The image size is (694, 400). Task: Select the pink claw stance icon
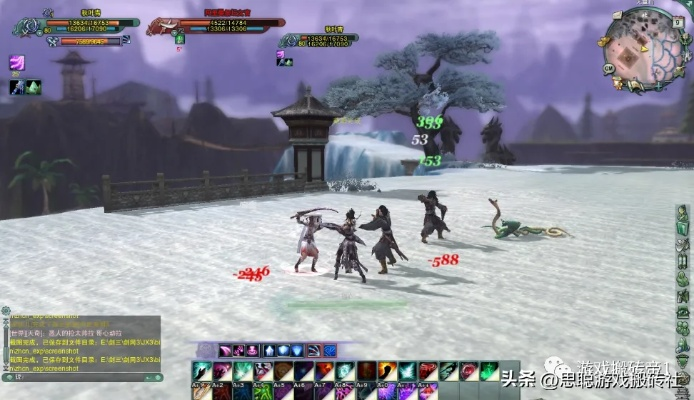pyautogui.click(x=226, y=350)
